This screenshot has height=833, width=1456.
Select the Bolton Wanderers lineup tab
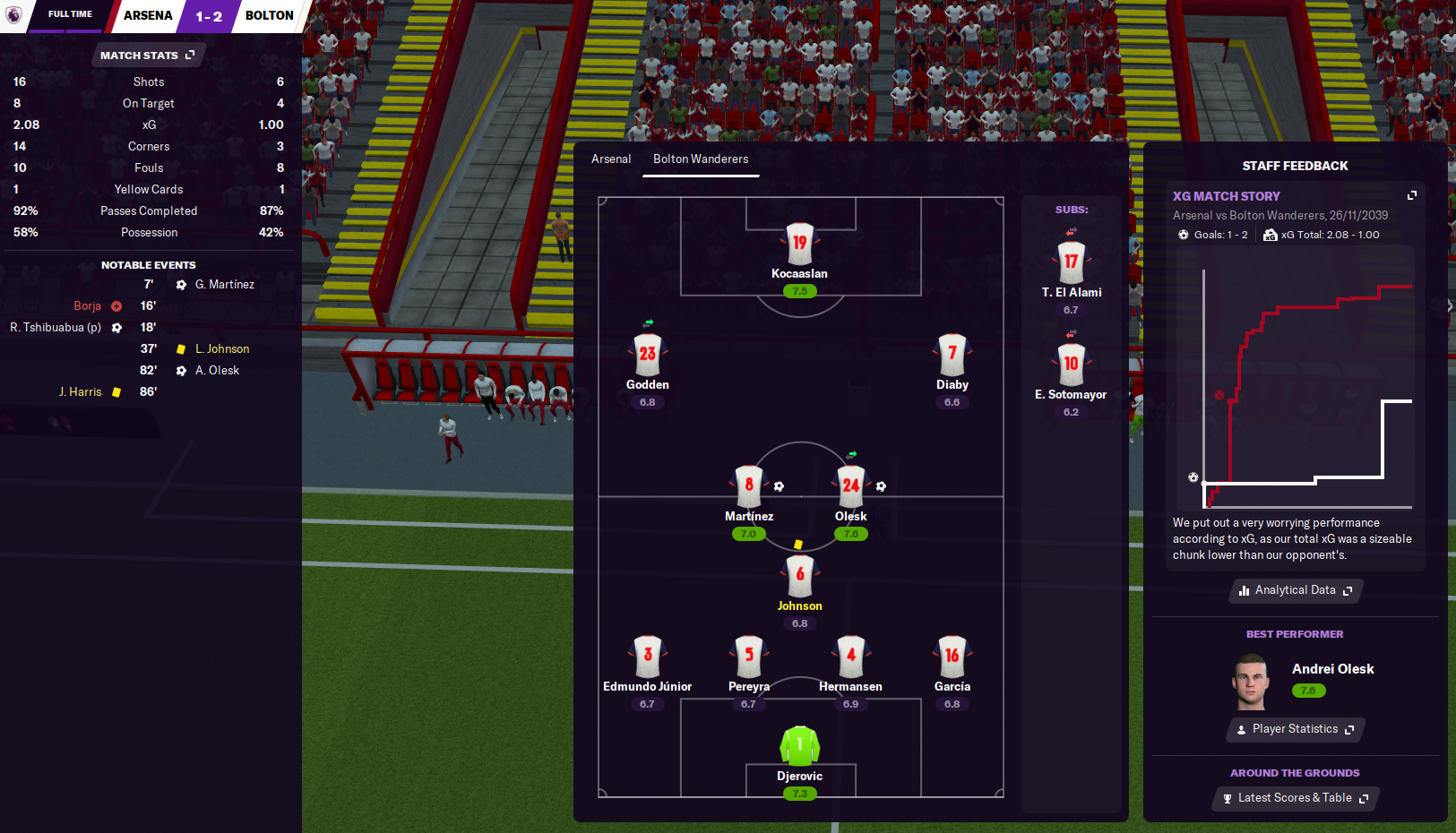click(701, 159)
